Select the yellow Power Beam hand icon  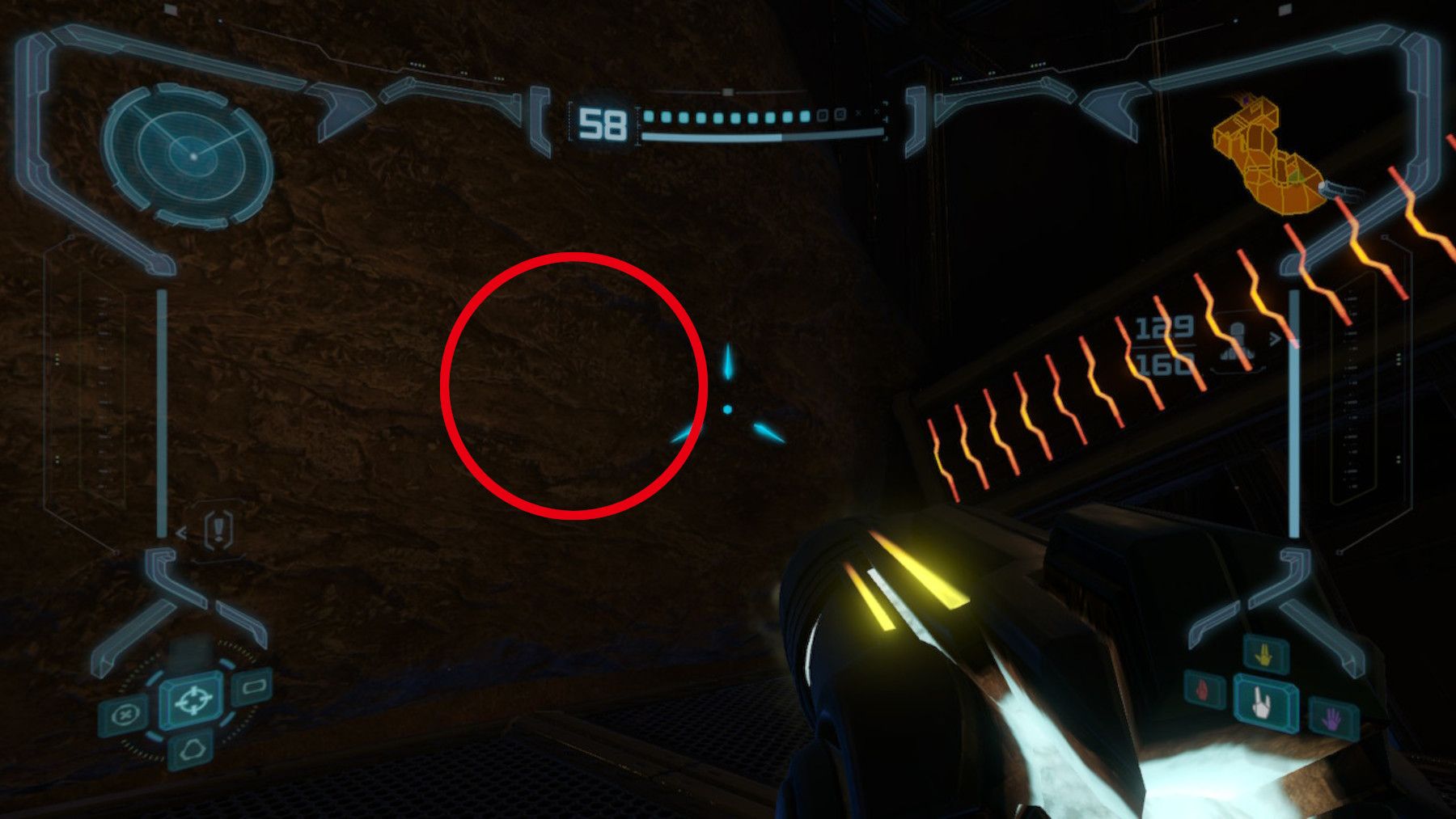point(1263,655)
